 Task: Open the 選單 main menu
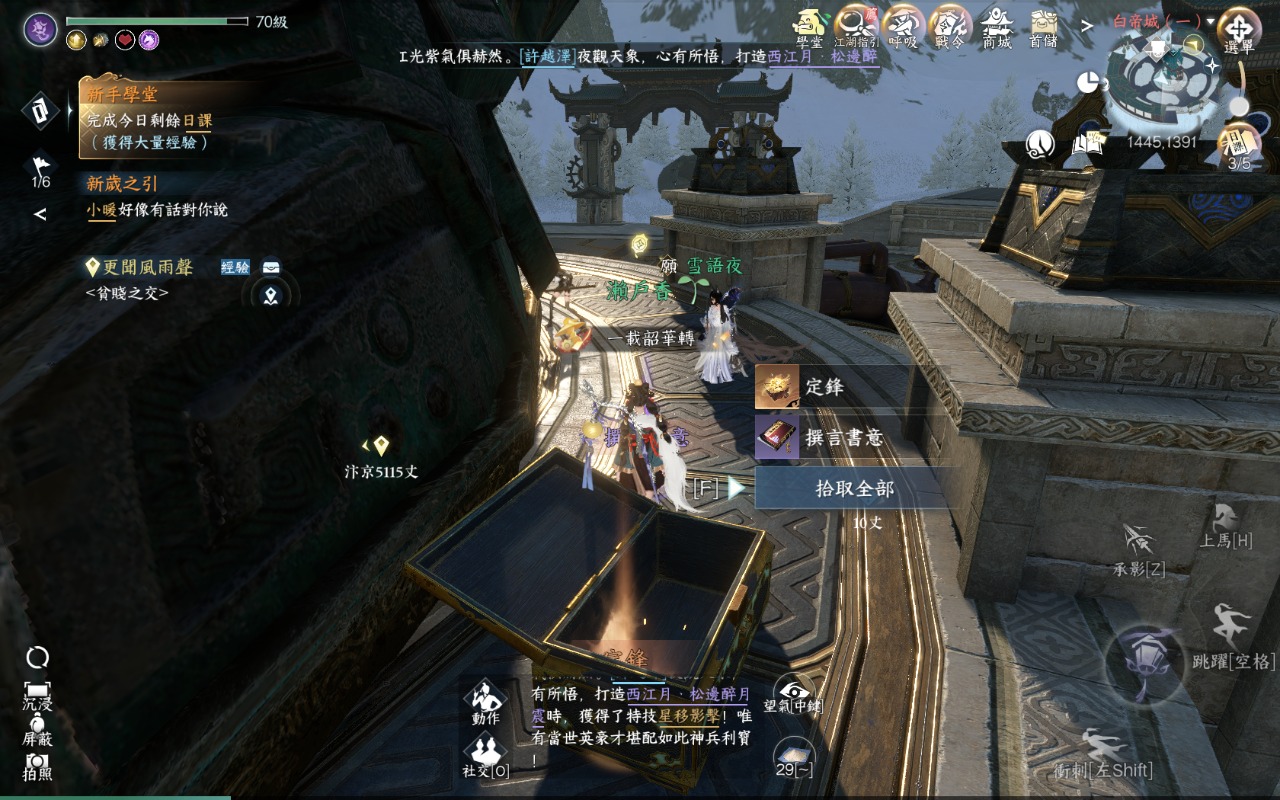[x=1239, y=29]
